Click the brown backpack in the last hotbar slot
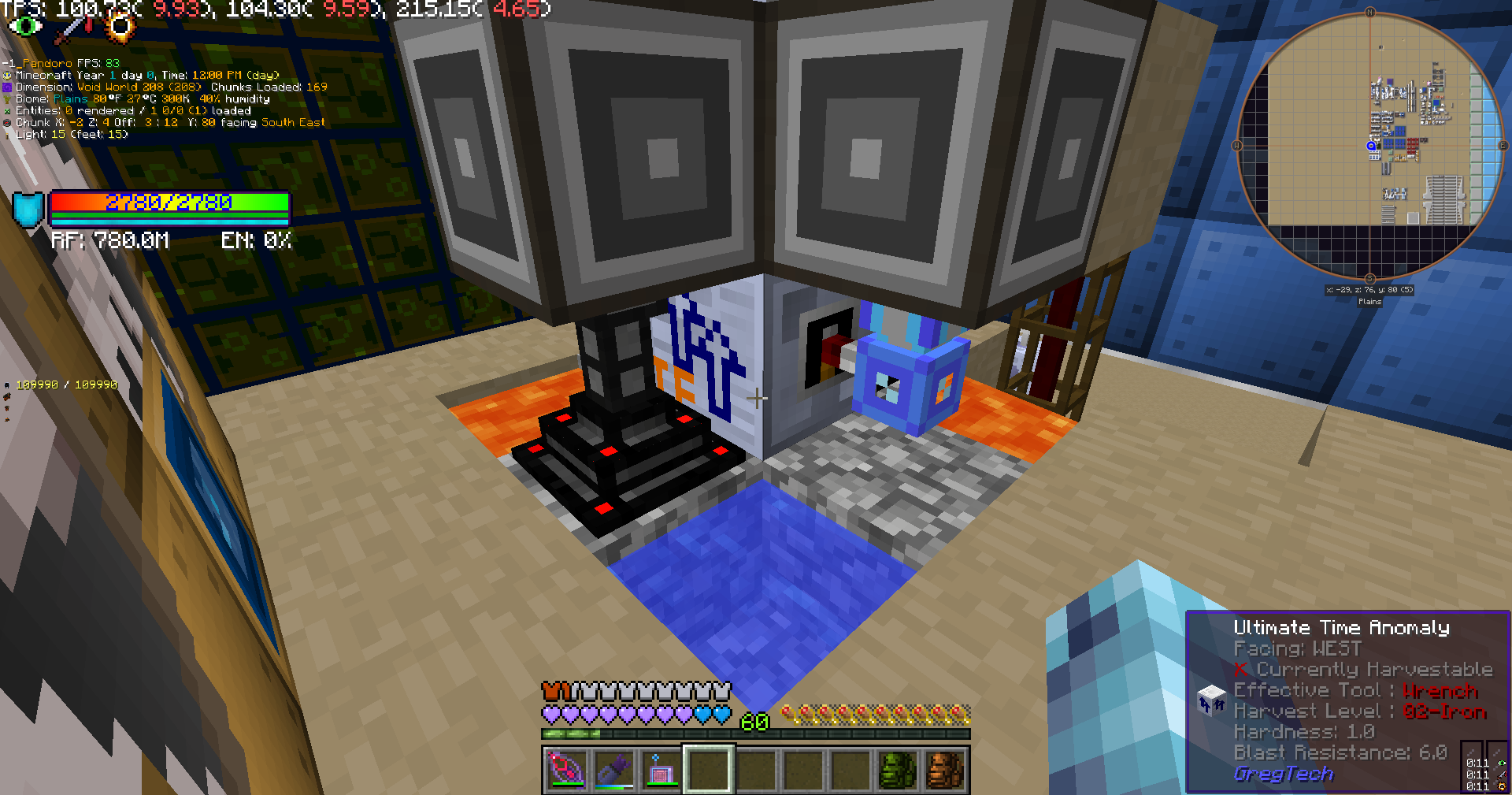 (946, 770)
